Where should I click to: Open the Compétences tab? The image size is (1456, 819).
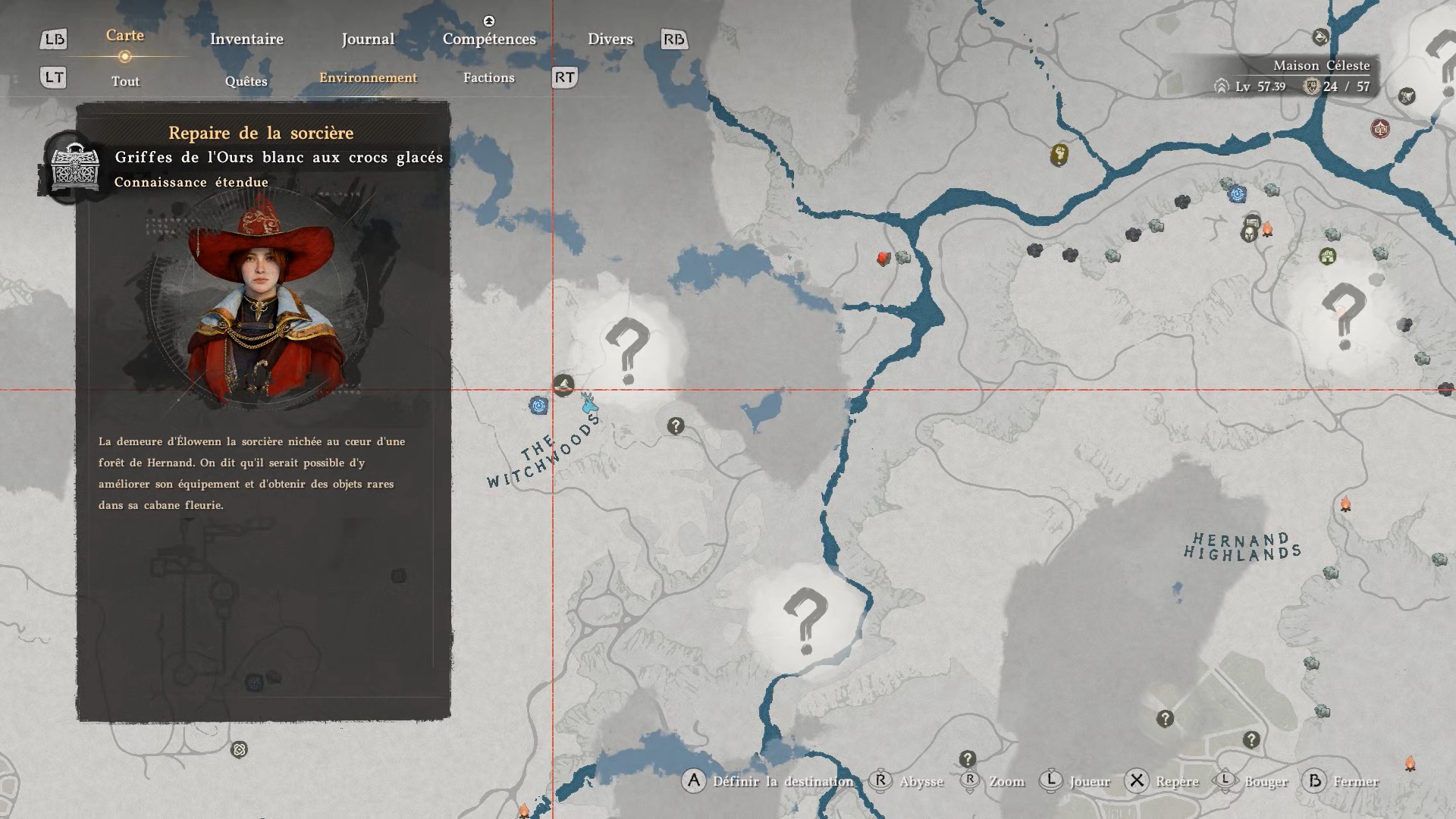[x=489, y=39]
